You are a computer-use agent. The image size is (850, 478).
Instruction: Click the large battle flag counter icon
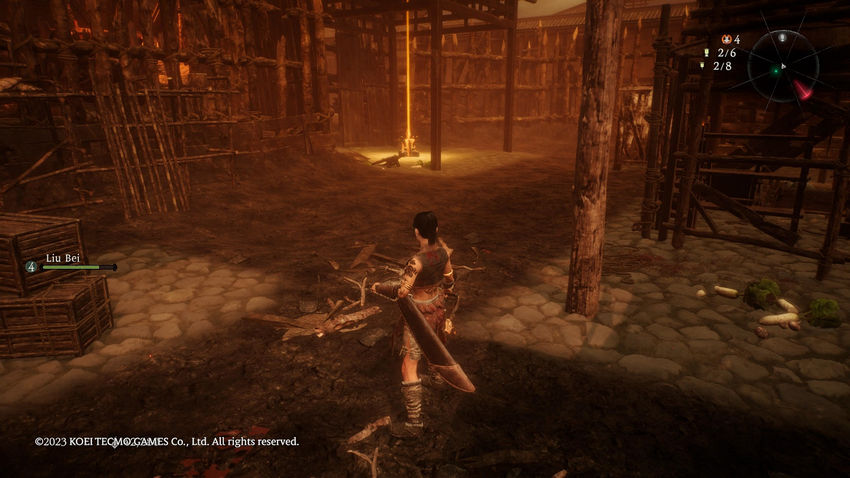click(706, 52)
